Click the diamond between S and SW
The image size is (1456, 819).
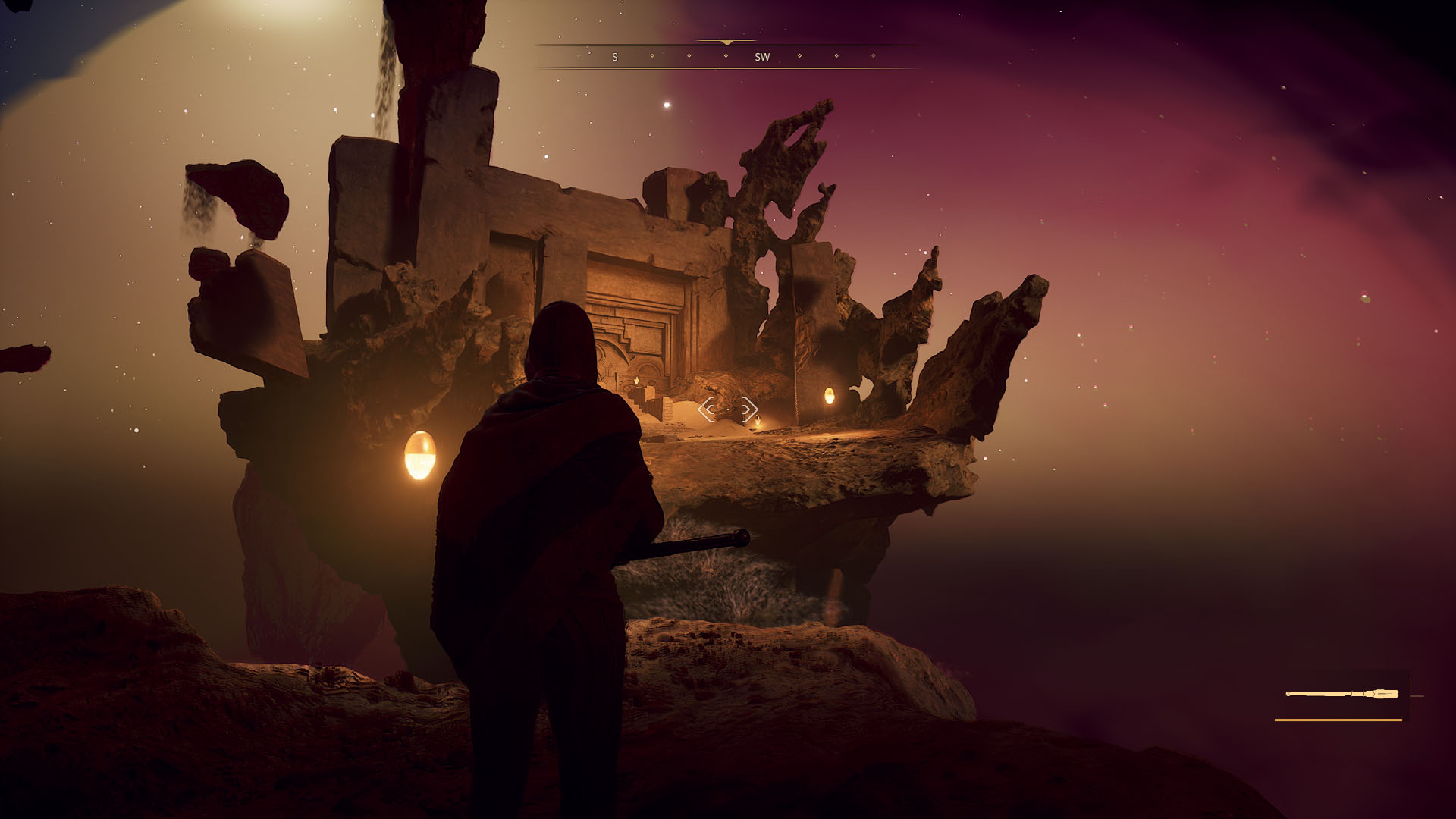(x=689, y=56)
